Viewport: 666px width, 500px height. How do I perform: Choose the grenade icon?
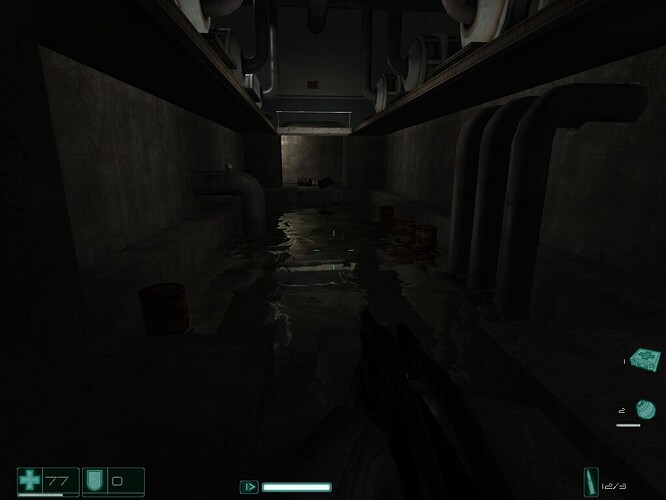[646, 409]
